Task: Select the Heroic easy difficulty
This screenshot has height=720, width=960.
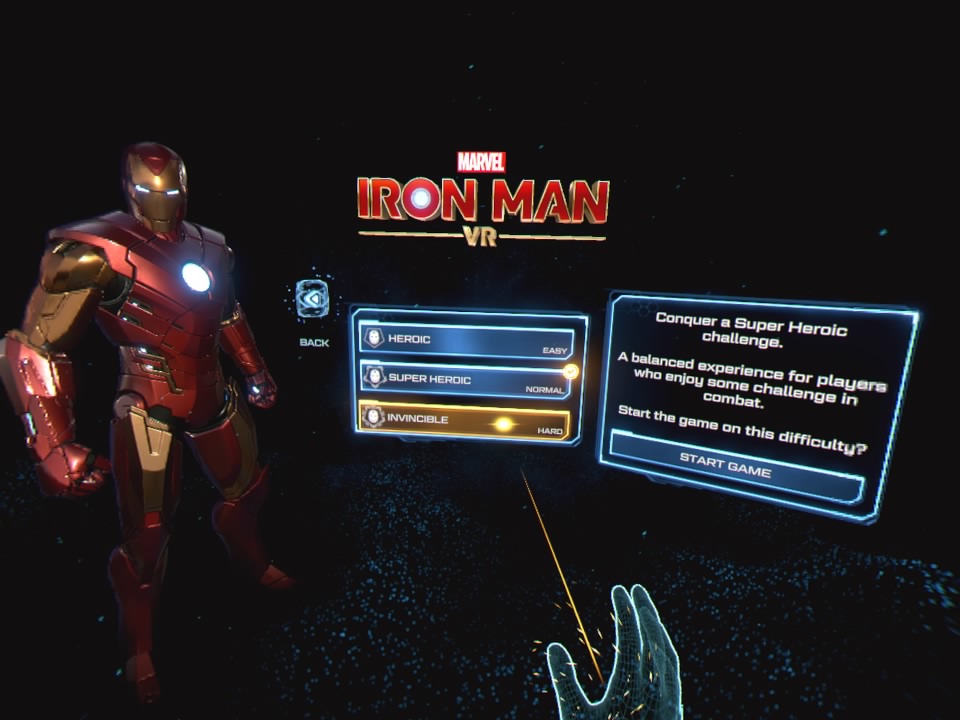Action: tap(467, 341)
